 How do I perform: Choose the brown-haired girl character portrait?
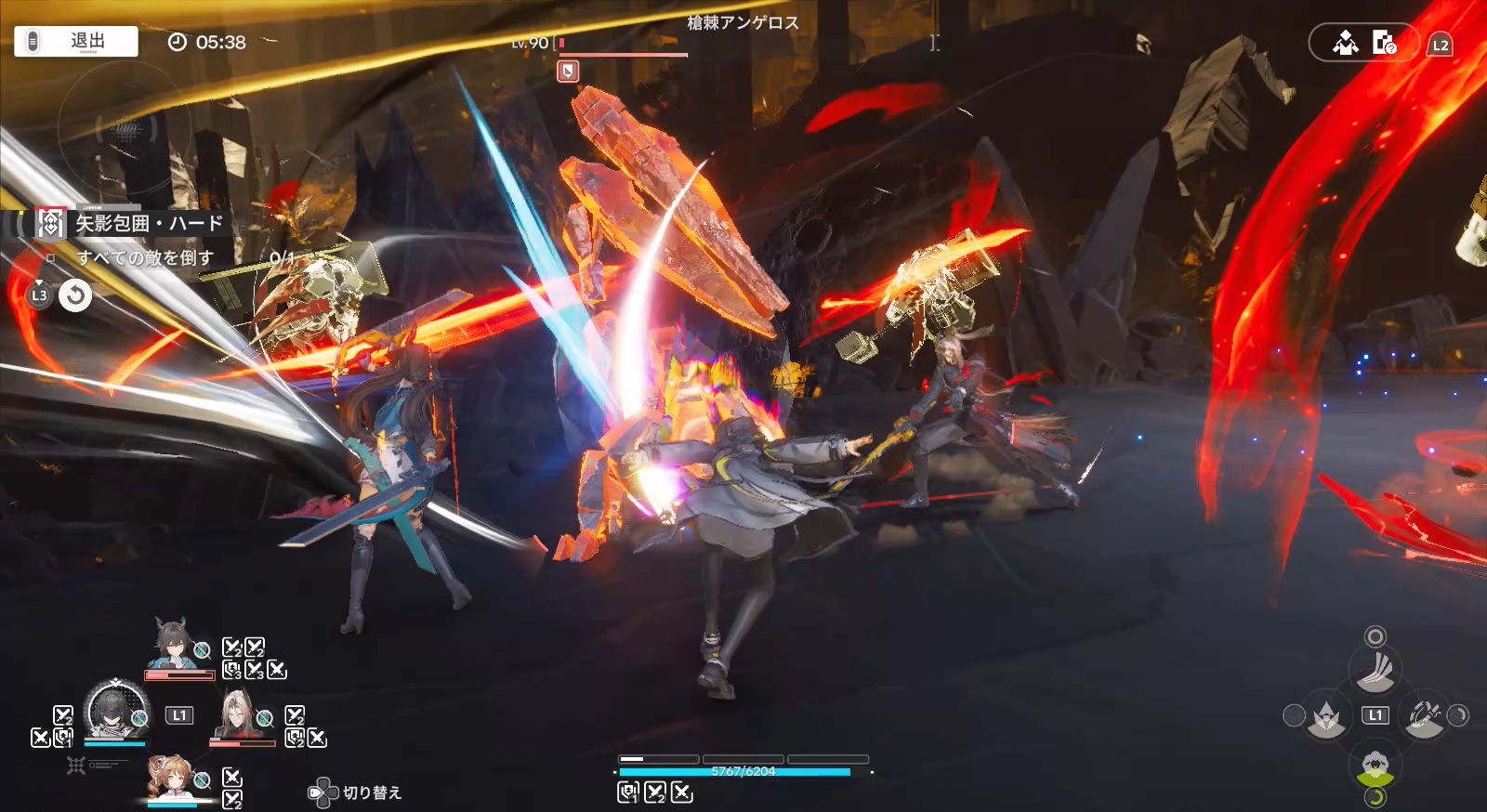click(x=175, y=777)
